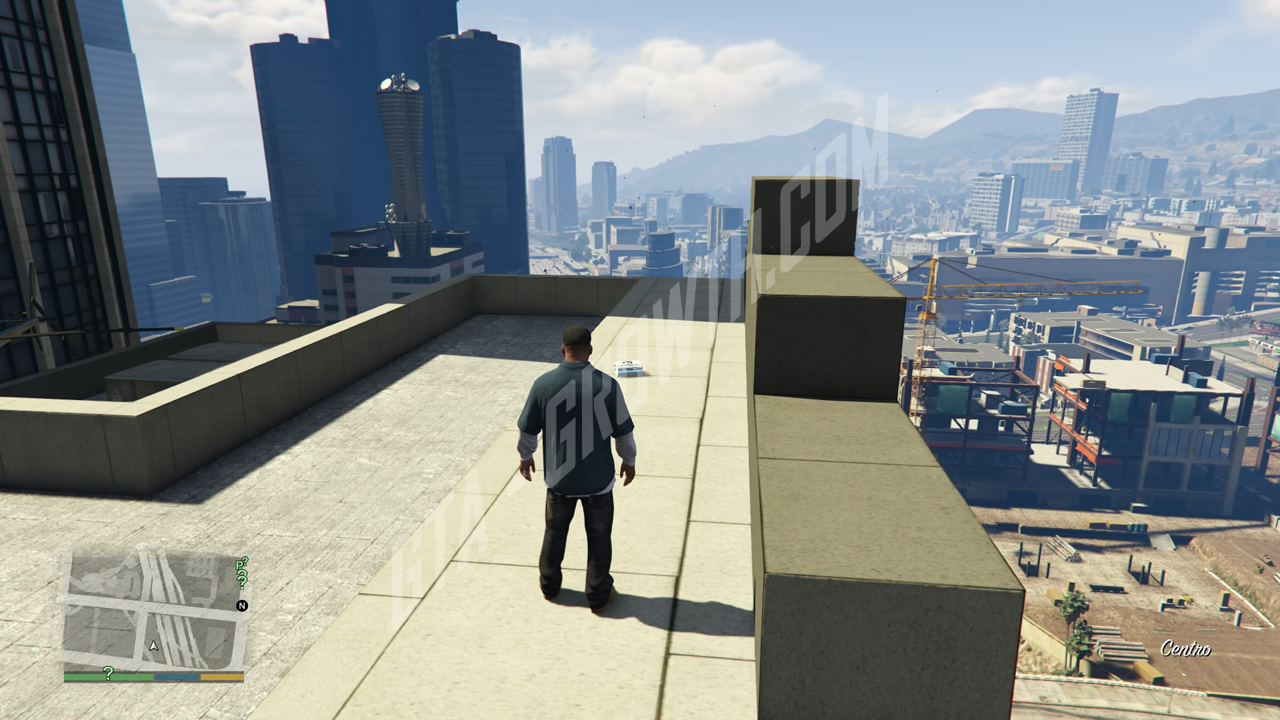This screenshot has height=720, width=1280.
Task: Click the white spaceship part collectible on the rooftop
Action: (630, 368)
